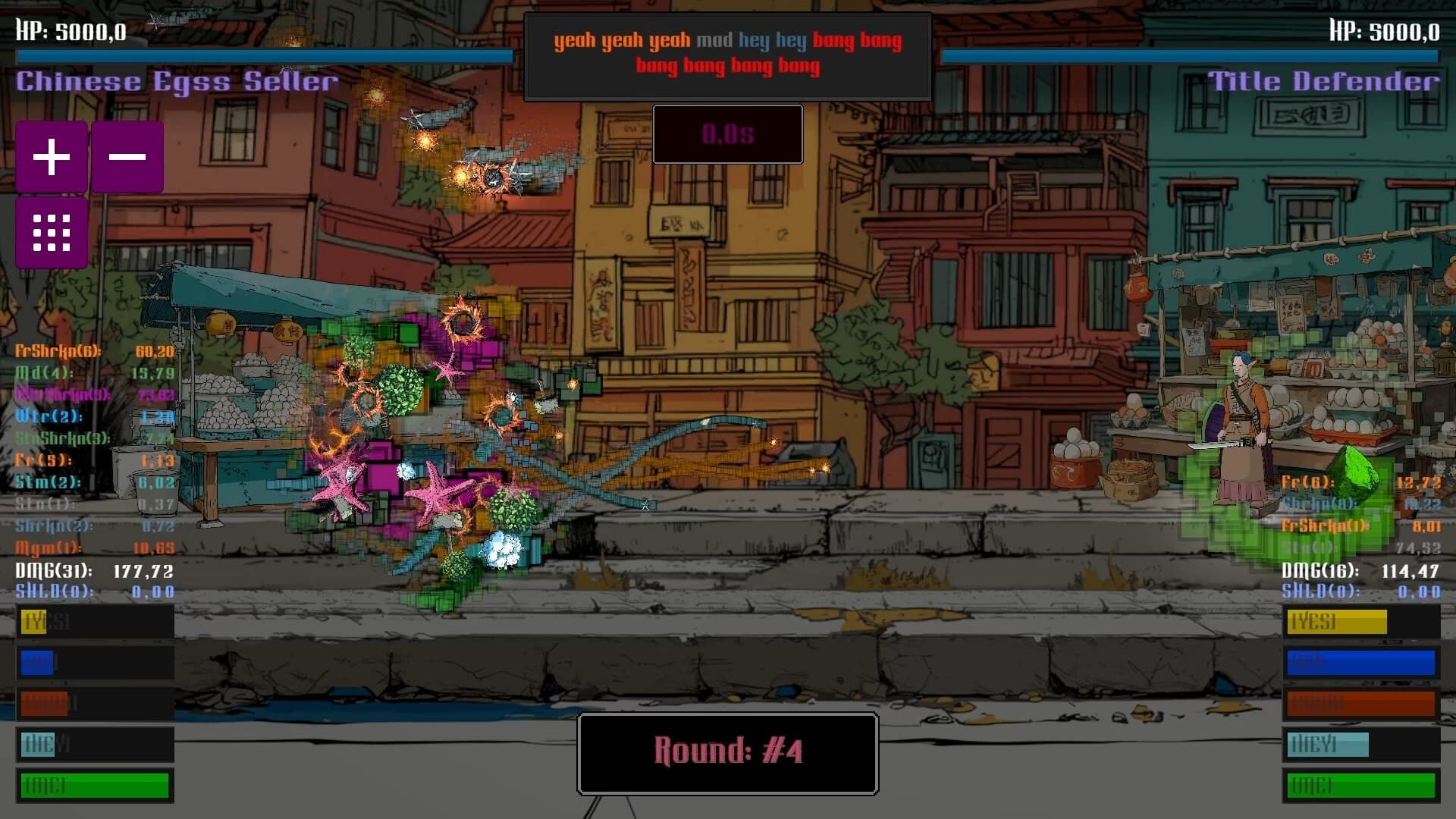Click the purple minus icon
The image size is (1456, 819).
(x=127, y=156)
